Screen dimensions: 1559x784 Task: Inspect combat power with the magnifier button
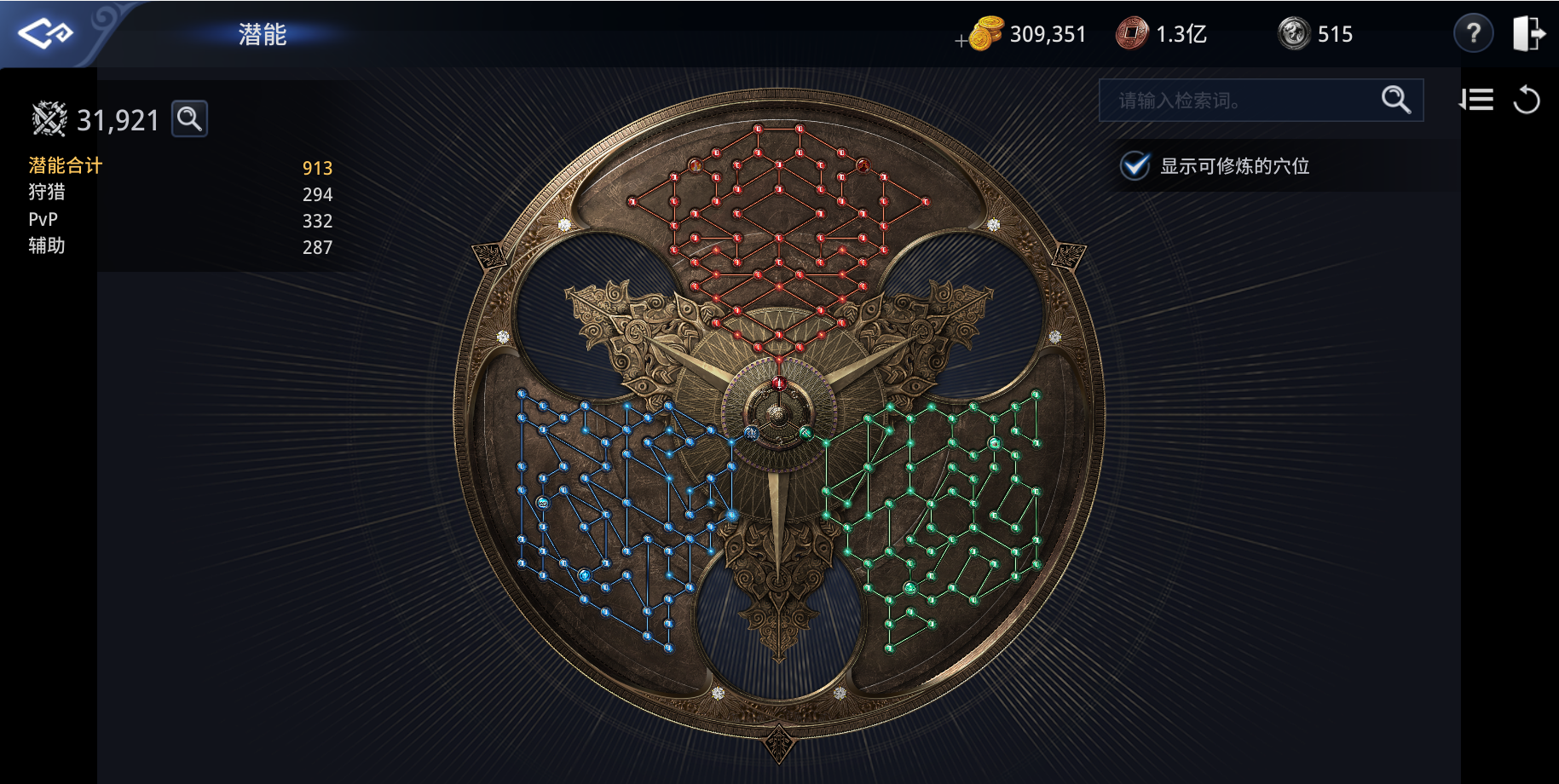point(189,118)
